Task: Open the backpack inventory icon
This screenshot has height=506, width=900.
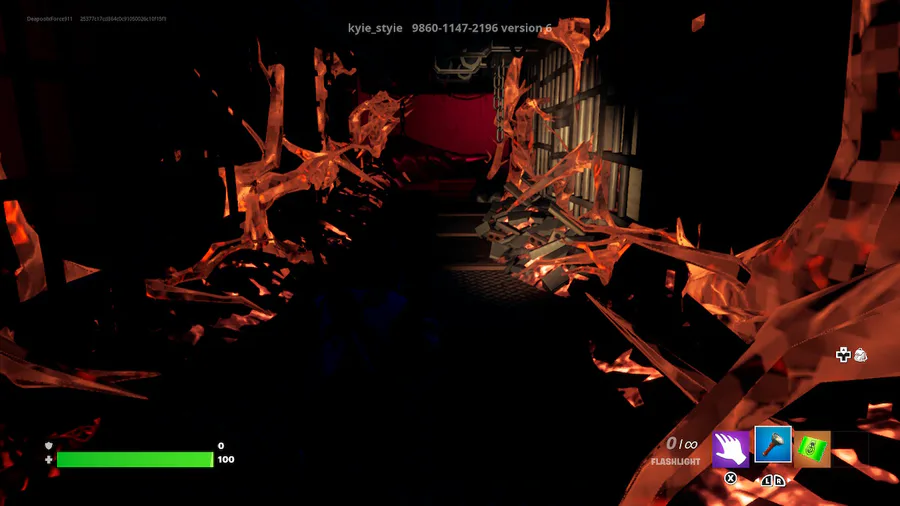Action: [x=860, y=355]
